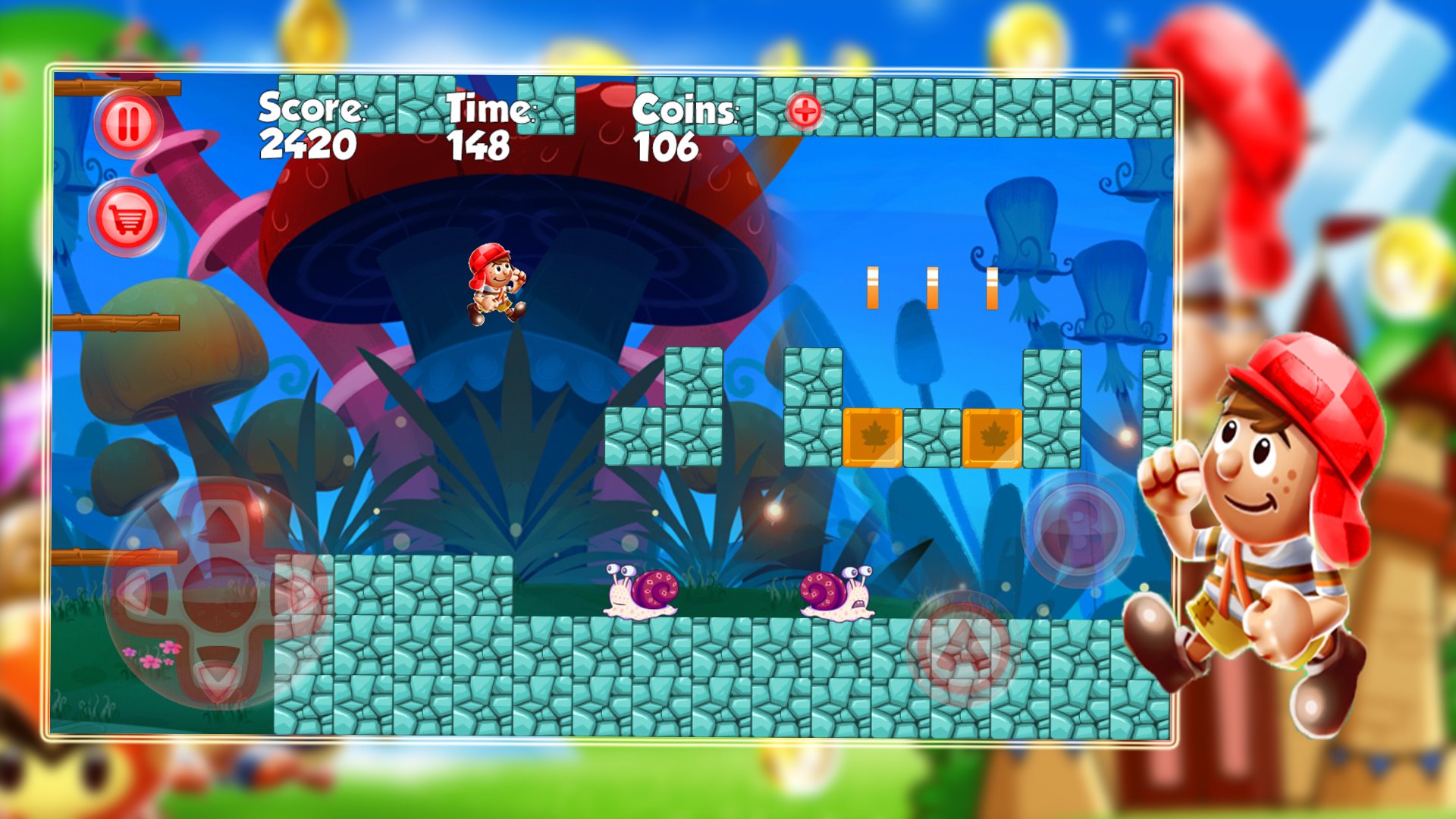Tap the left orange leaf block

tap(872, 437)
